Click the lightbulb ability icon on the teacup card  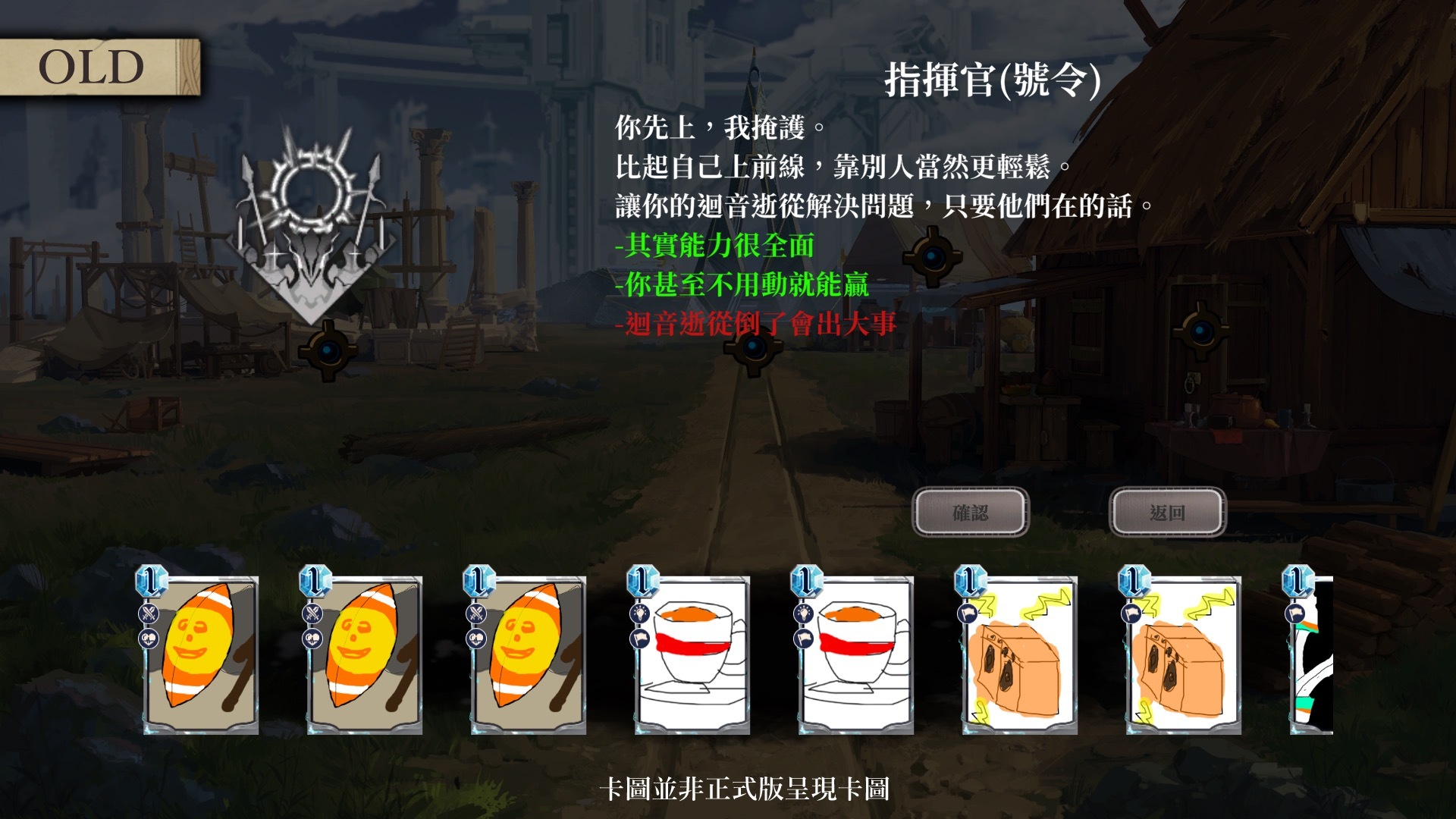pyautogui.click(x=639, y=613)
